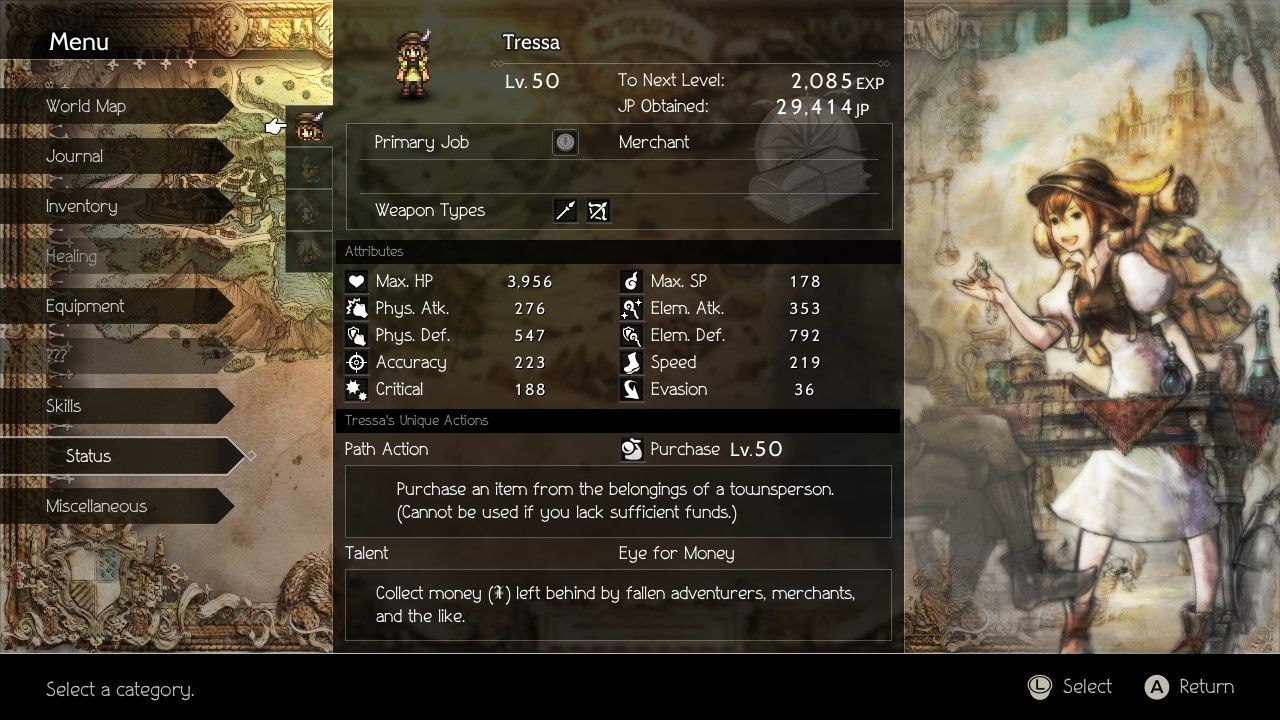This screenshot has height=720, width=1280.
Task: Open the Miscellaneous category
Action: tap(96, 506)
